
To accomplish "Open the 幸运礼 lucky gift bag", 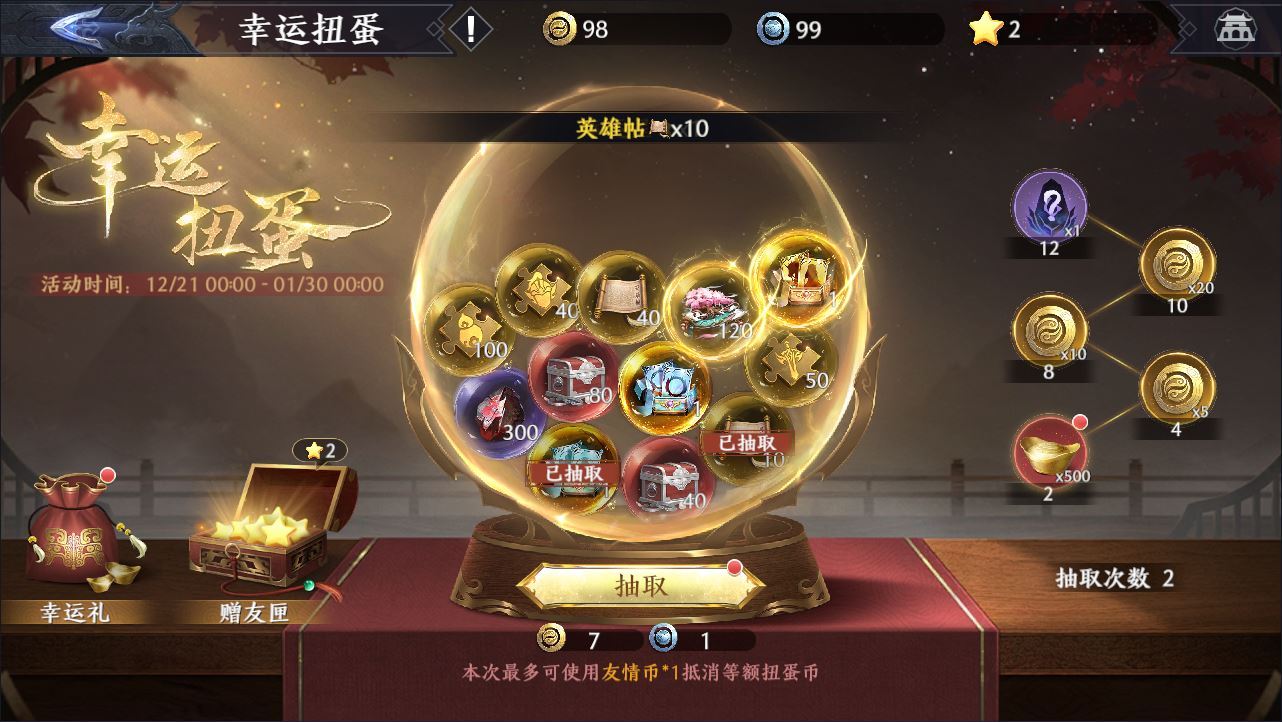I will coord(74,530).
